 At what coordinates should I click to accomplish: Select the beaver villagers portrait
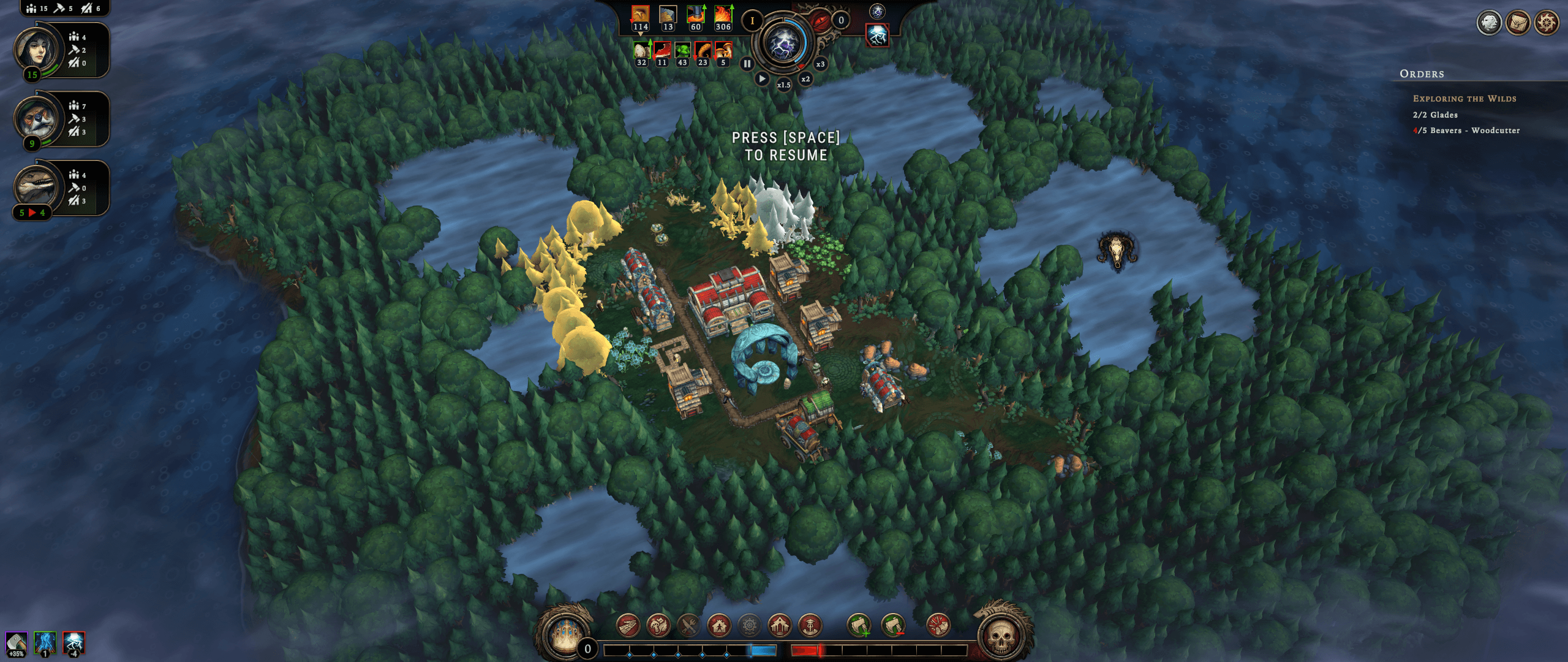pyautogui.click(x=38, y=119)
